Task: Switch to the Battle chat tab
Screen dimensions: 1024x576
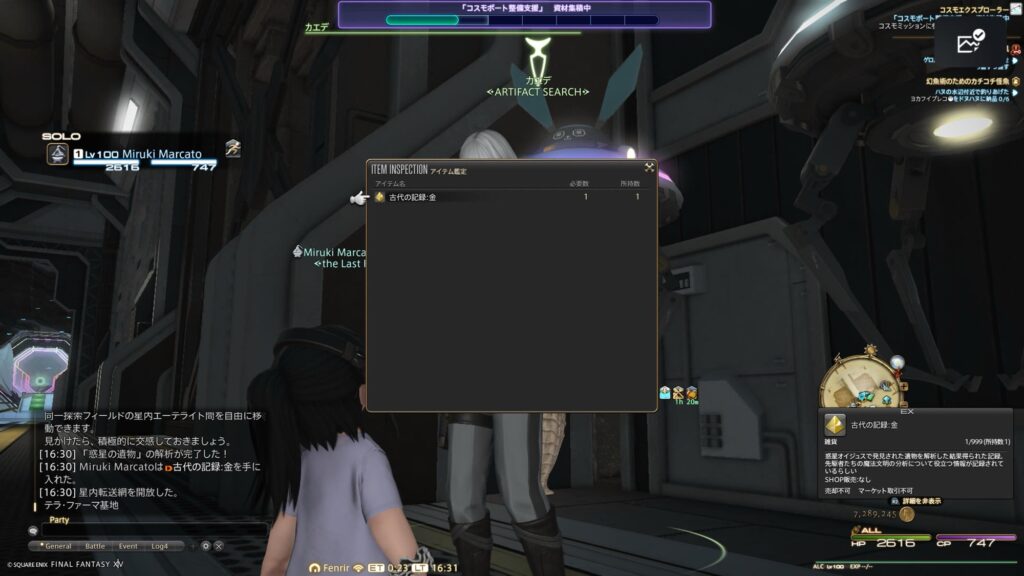Action: coord(95,546)
